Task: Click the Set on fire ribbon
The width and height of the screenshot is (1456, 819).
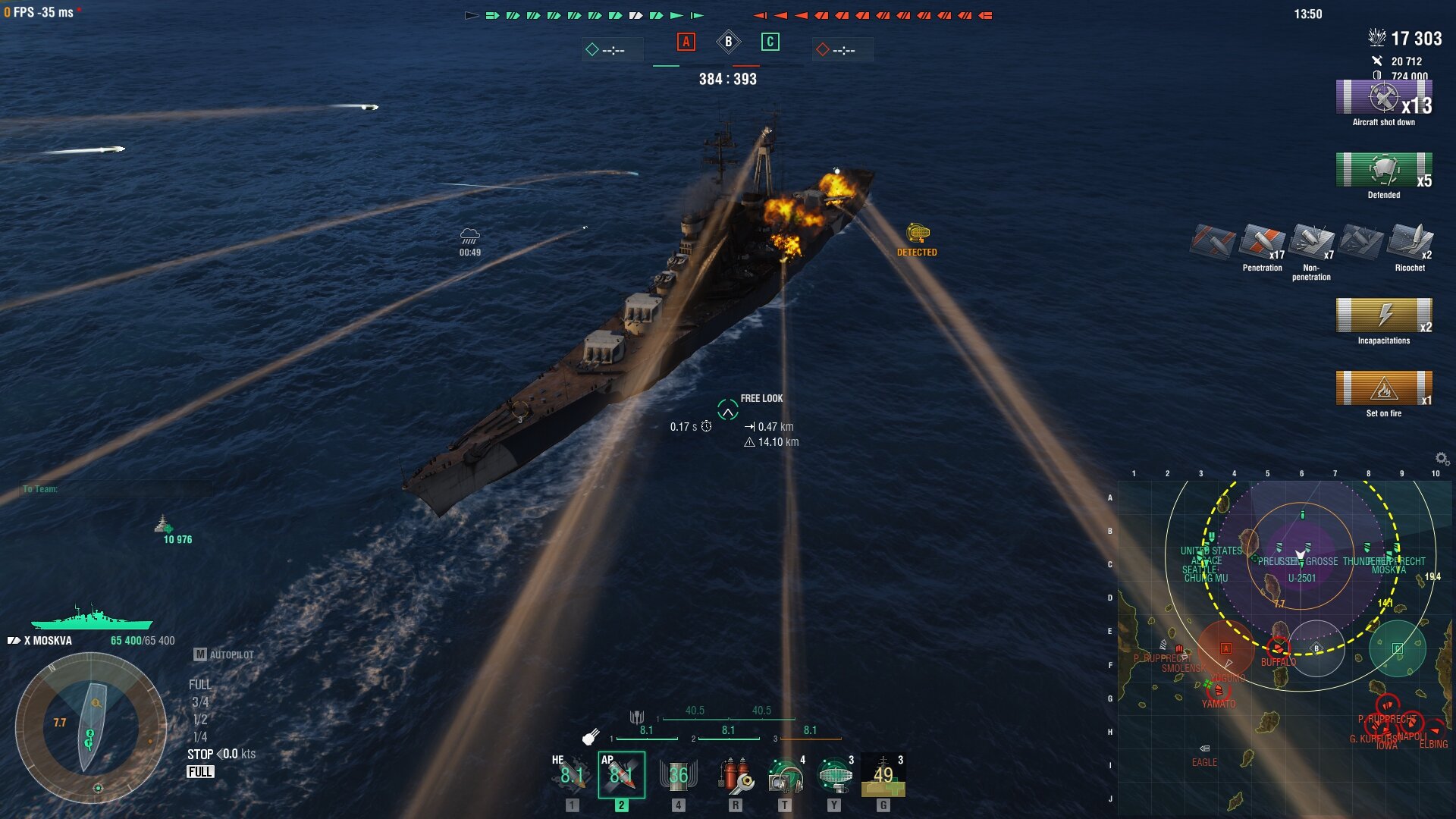Action: tap(1383, 389)
